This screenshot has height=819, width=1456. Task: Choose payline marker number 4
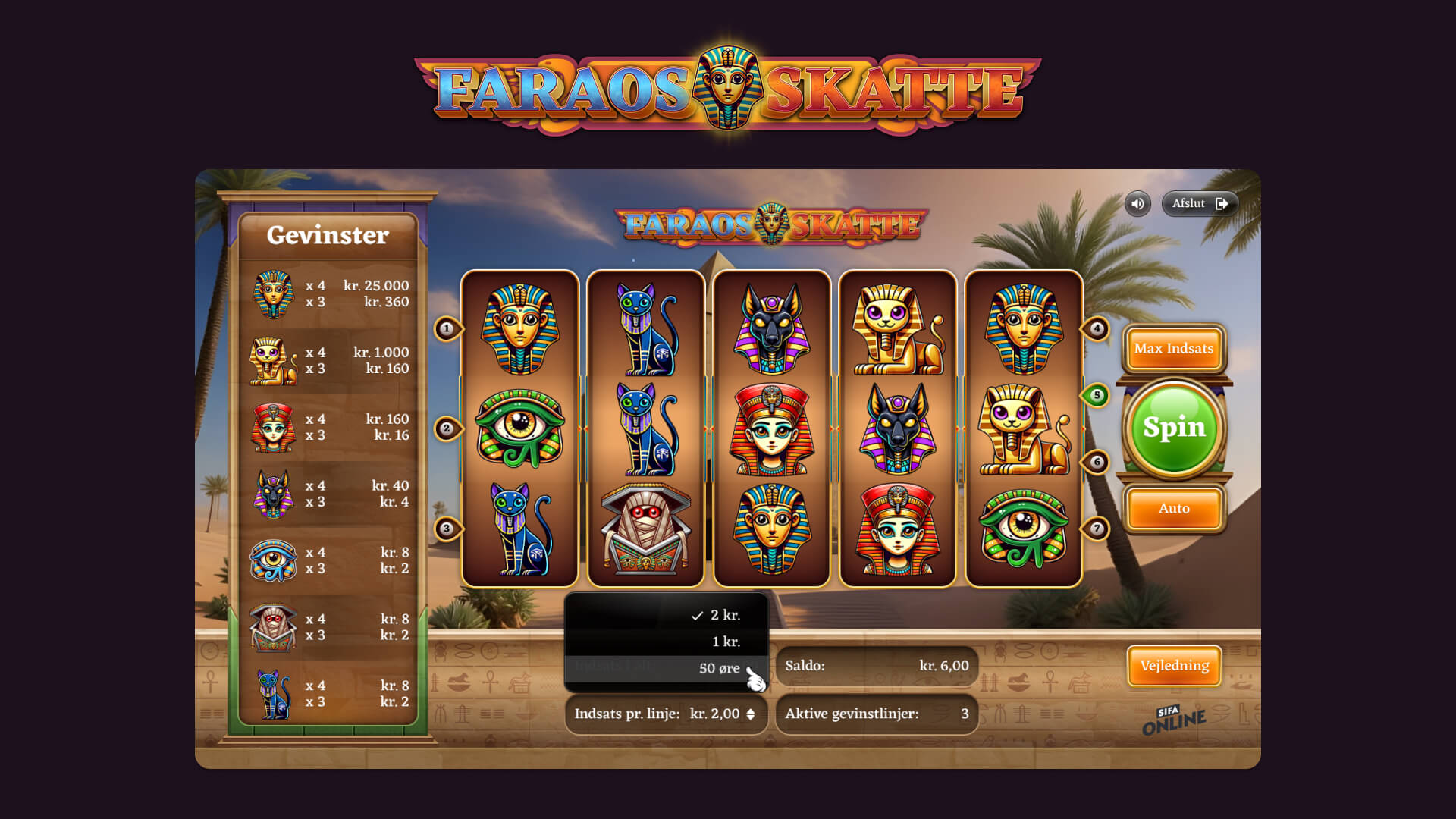pyautogui.click(x=1097, y=328)
